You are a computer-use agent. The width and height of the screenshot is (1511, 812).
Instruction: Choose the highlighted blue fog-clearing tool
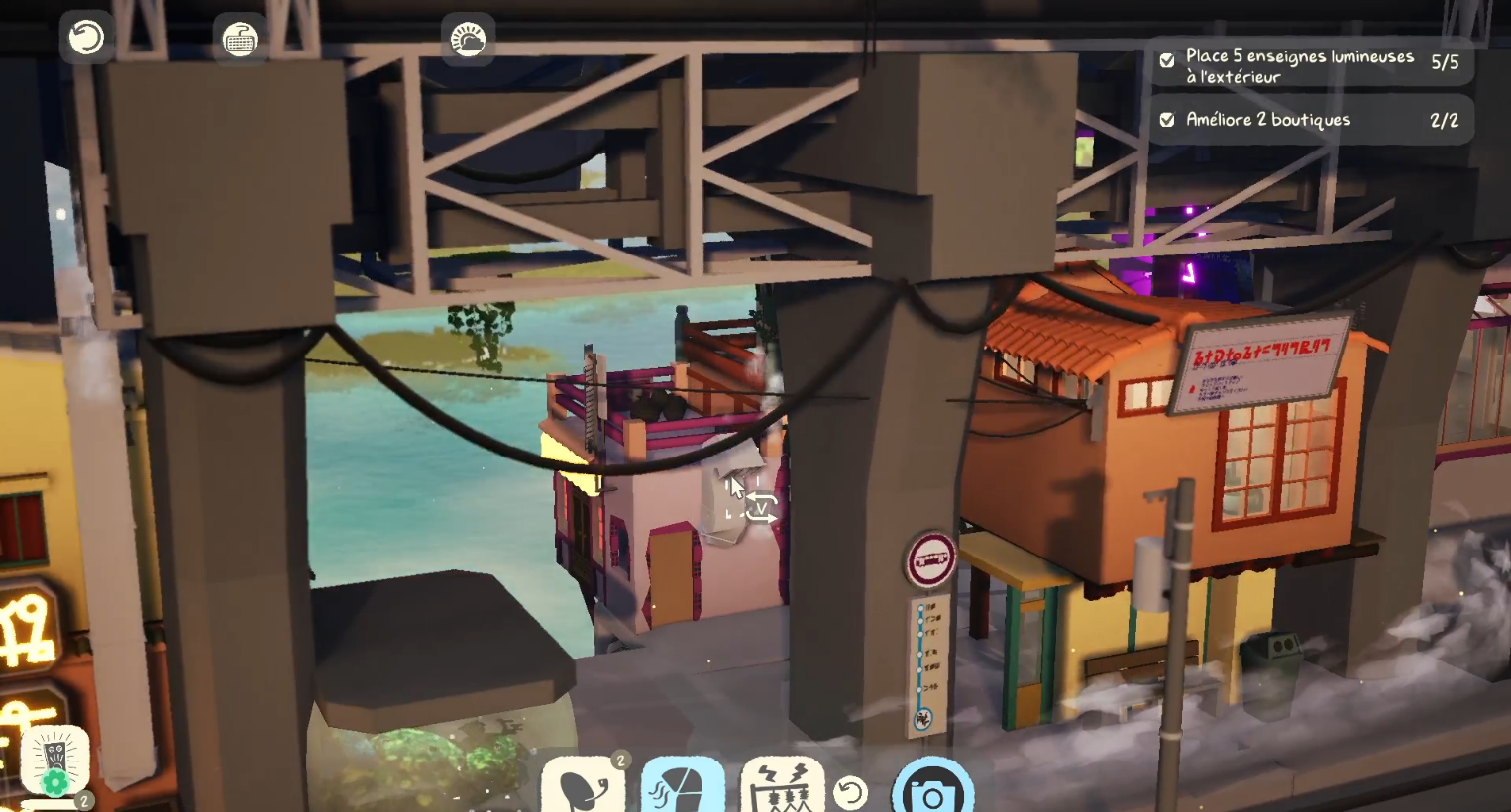683,788
